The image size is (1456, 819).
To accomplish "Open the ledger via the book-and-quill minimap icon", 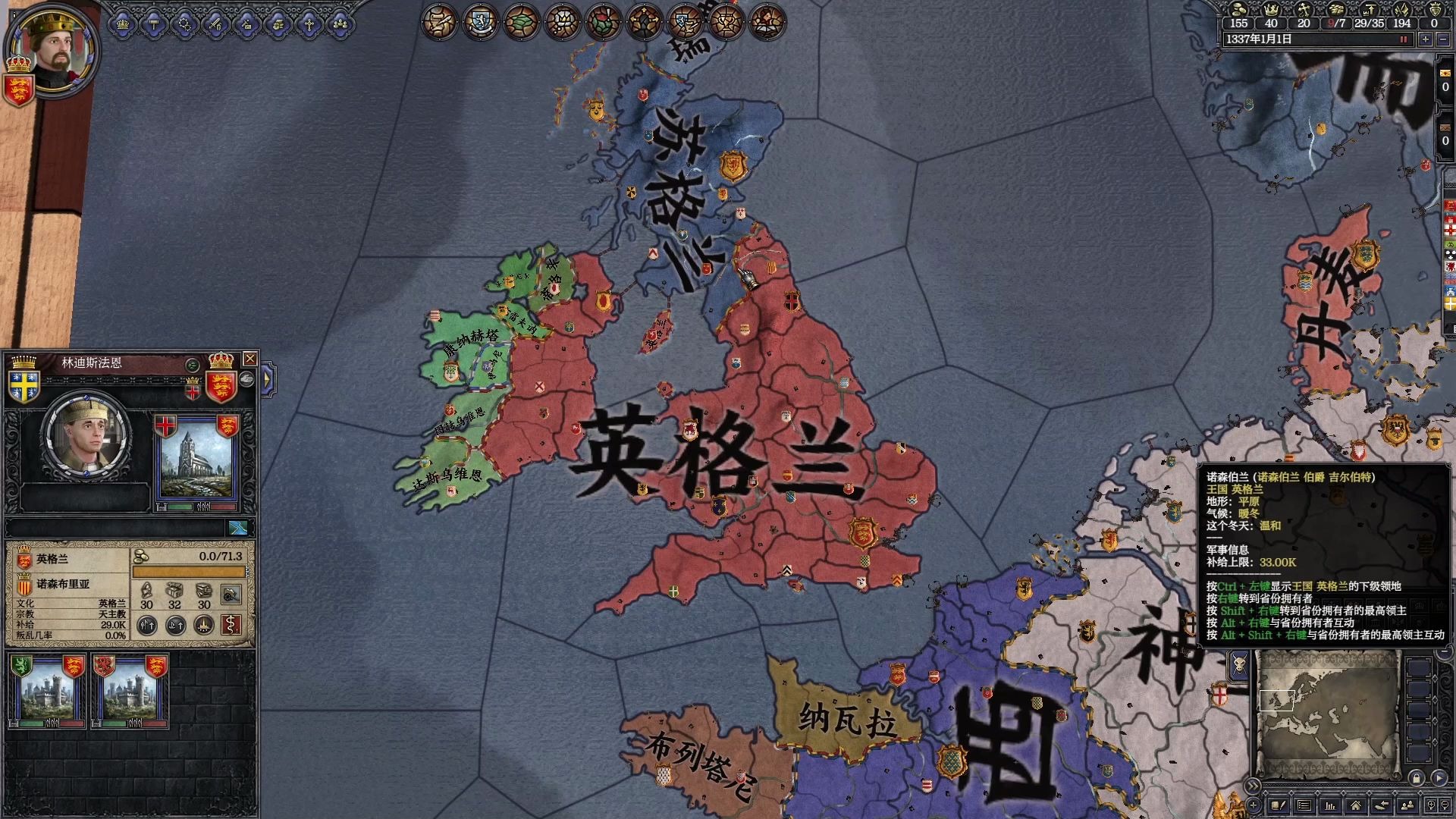I will tap(1279, 805).
